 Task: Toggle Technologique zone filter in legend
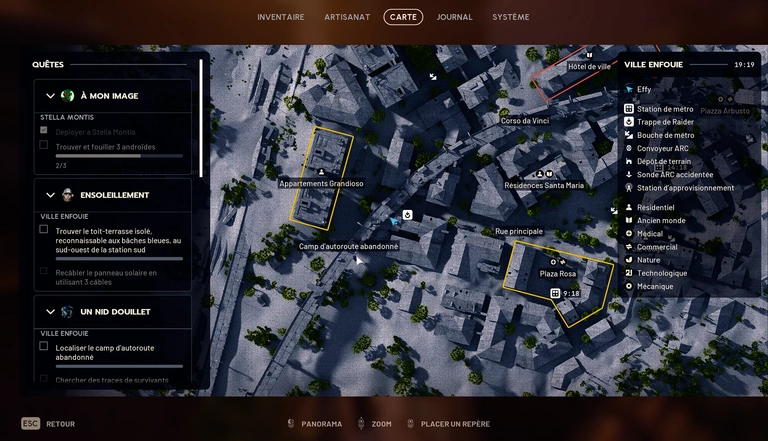pos(661,273)
